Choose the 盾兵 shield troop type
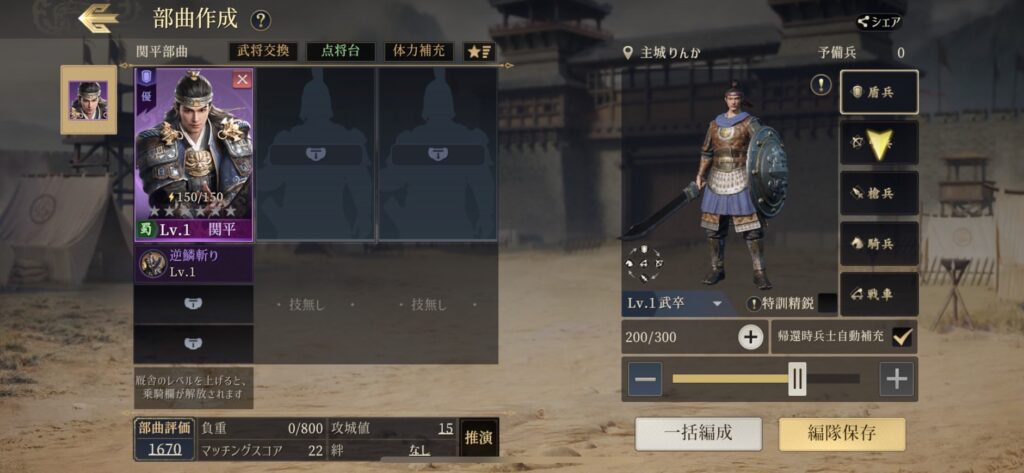Viewport: 1024px width, 473px height. [879, 92]
